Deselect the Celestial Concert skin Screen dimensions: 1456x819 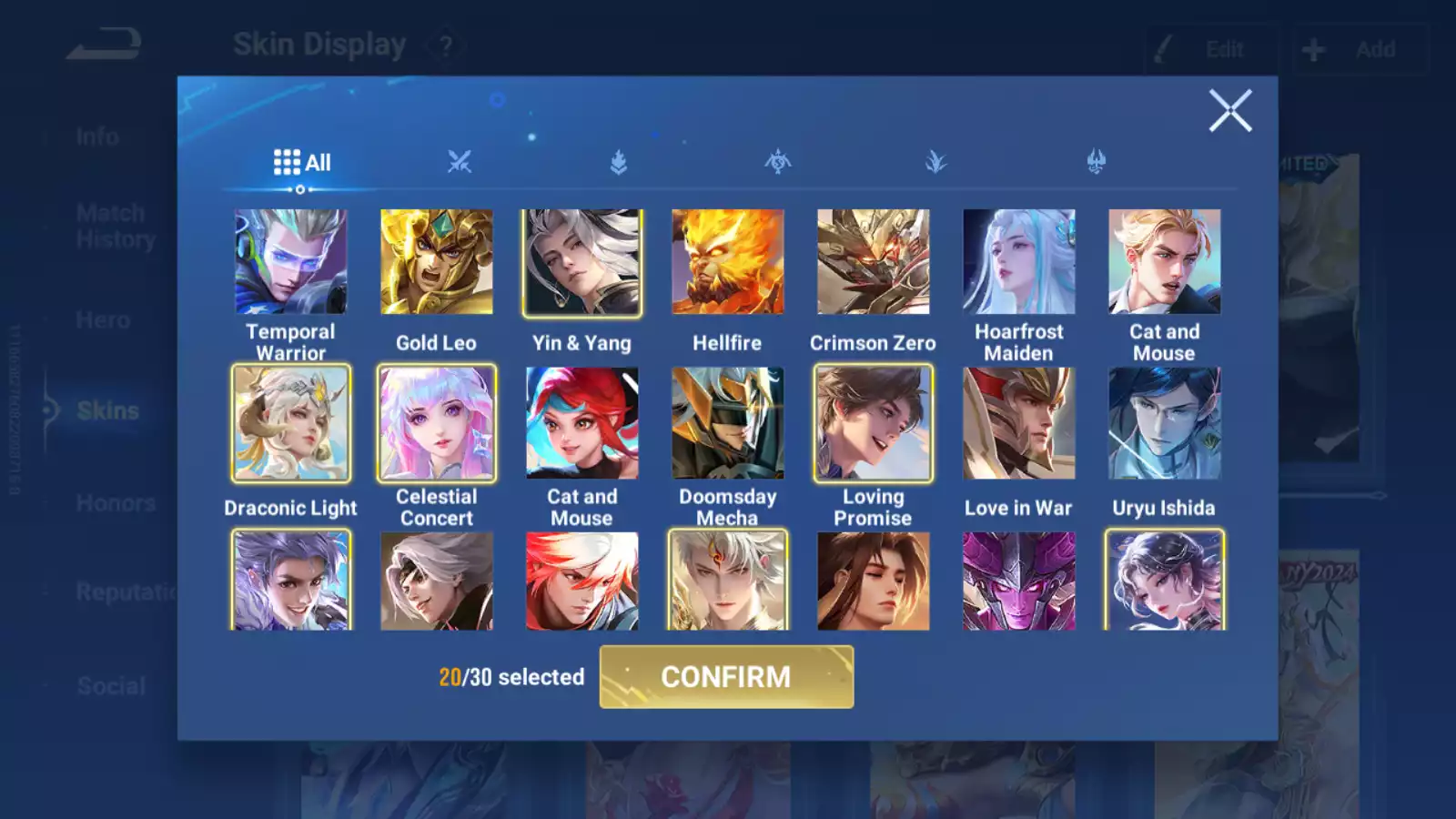click(x=436, y=423)
